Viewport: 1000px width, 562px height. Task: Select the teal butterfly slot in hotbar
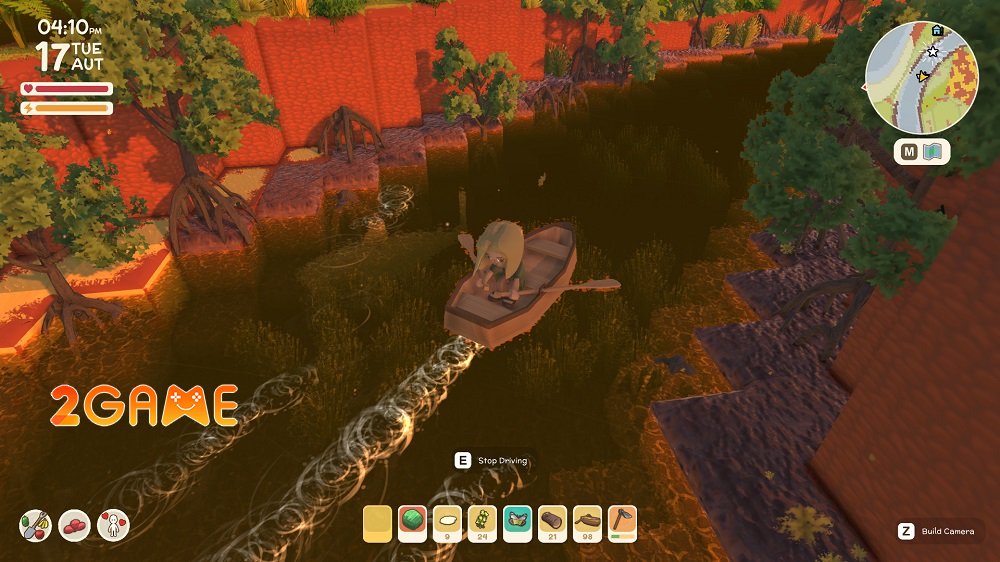click(x=517, y=523)
